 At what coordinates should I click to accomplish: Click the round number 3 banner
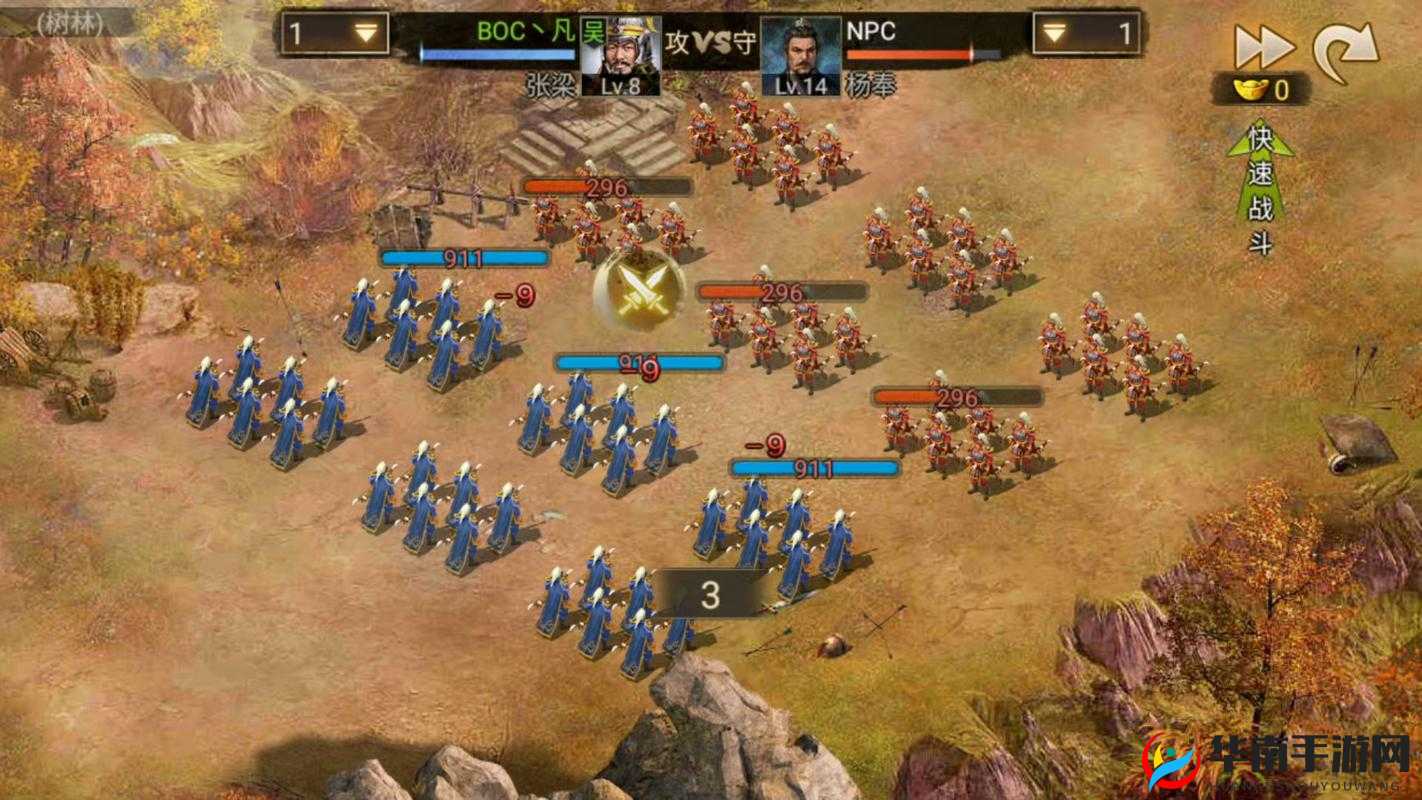(x=713, y=593)
